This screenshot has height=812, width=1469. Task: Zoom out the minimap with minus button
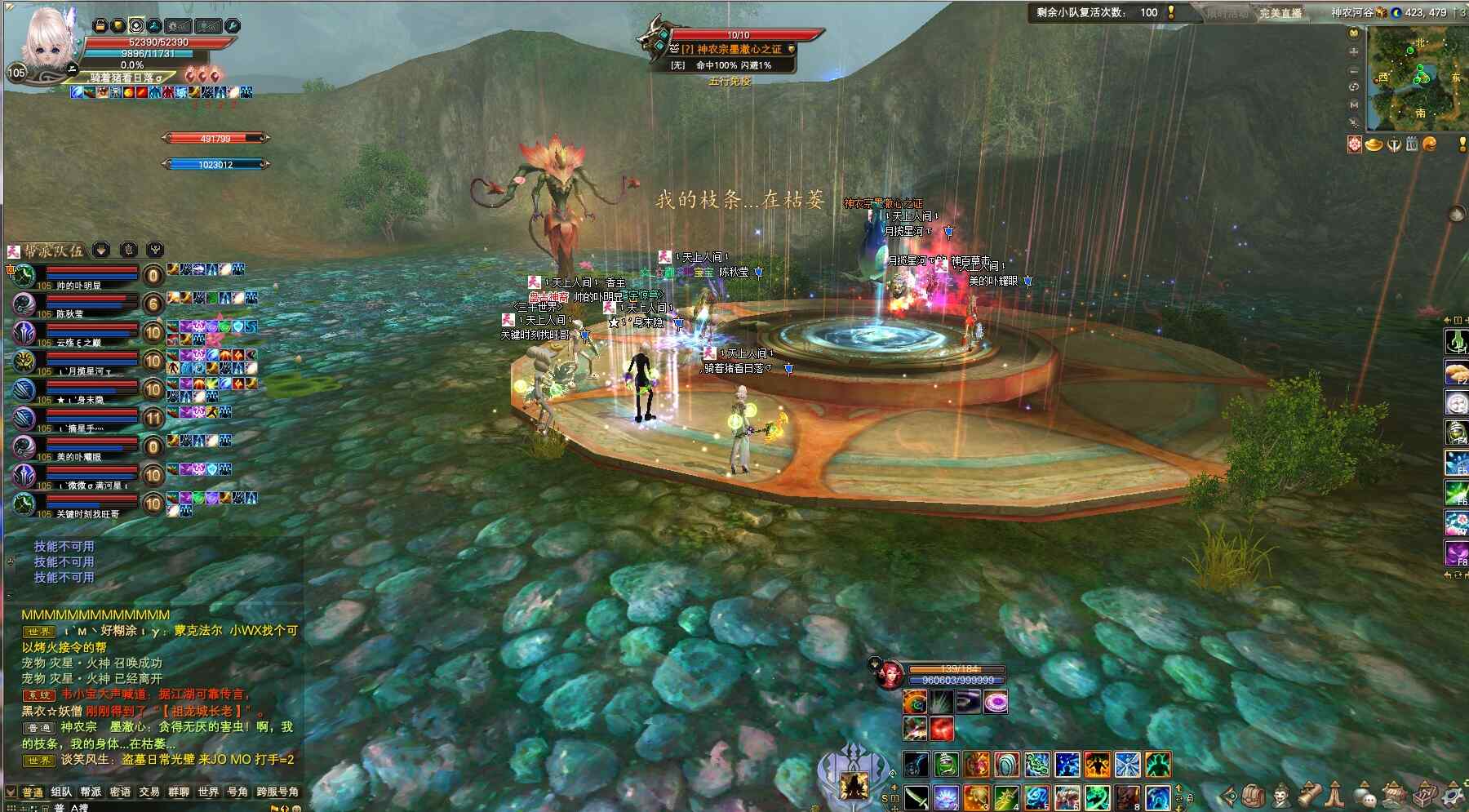pos(1354,70)
